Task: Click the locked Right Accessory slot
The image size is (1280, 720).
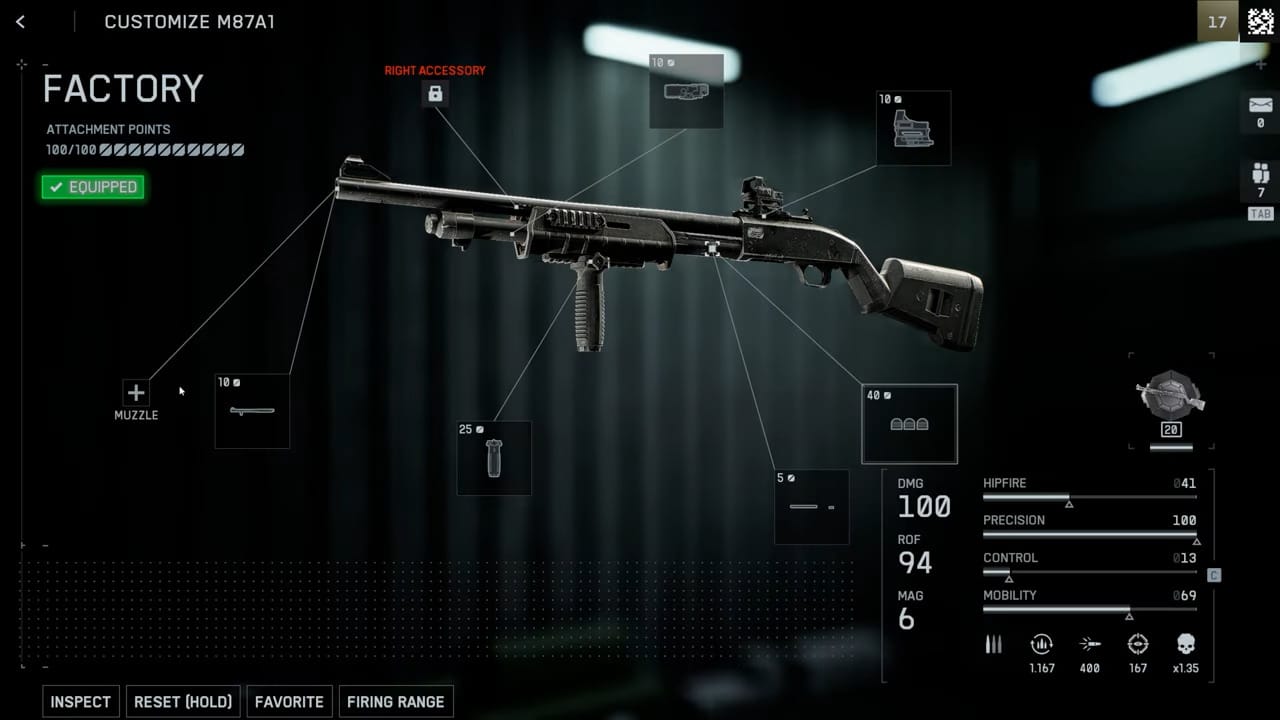Action: click(x=434, y=94)
